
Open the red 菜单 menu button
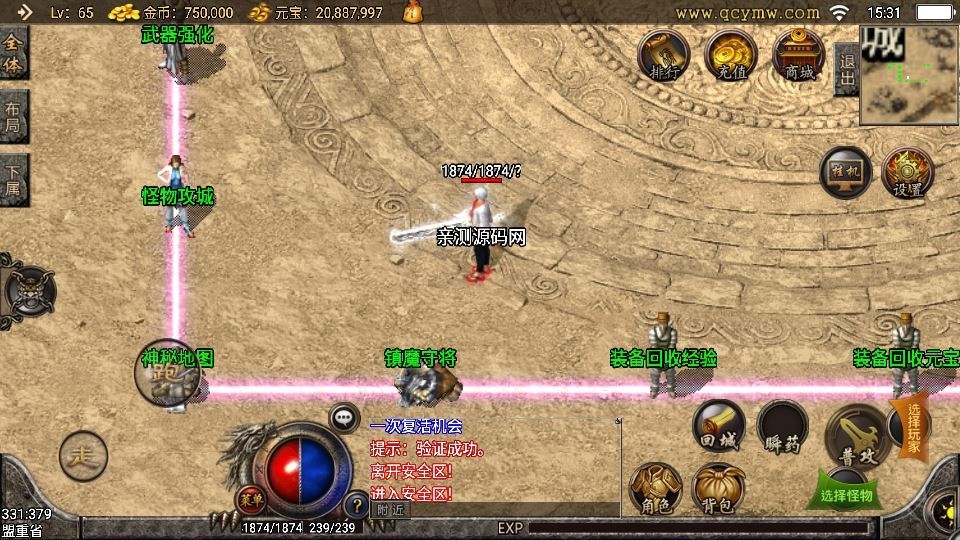[x=250, y=498]
